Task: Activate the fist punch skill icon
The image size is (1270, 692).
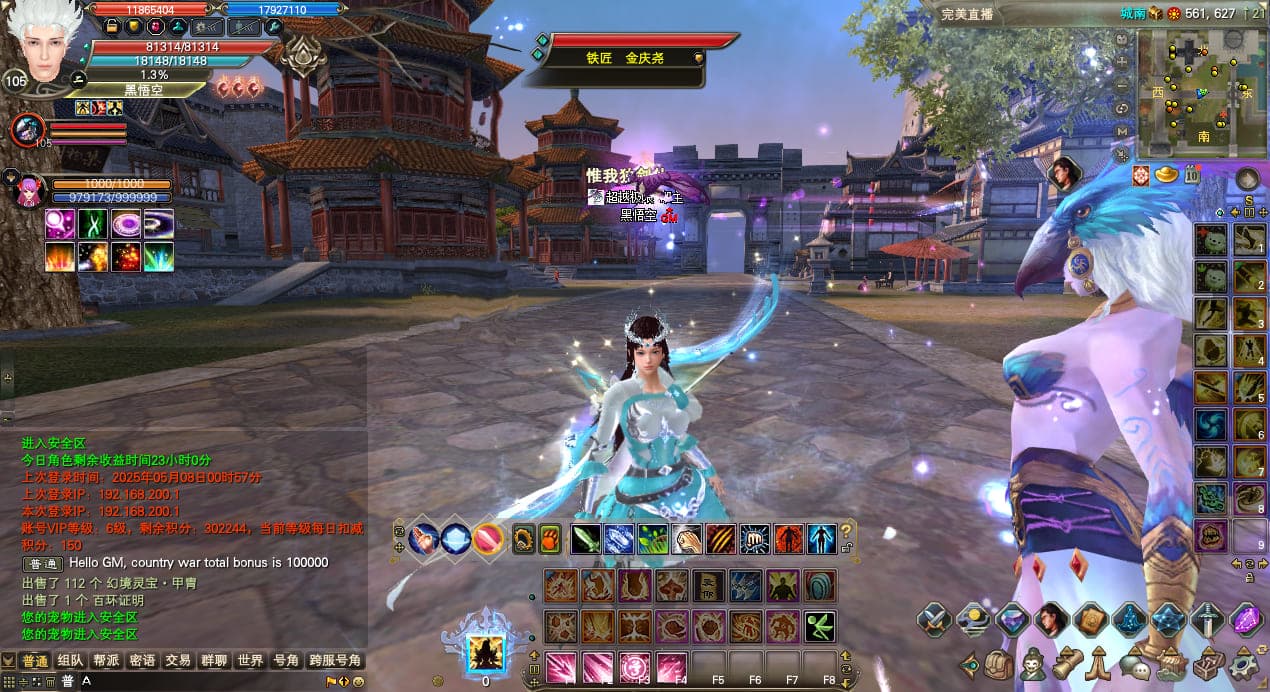Action: coord(753,539)
